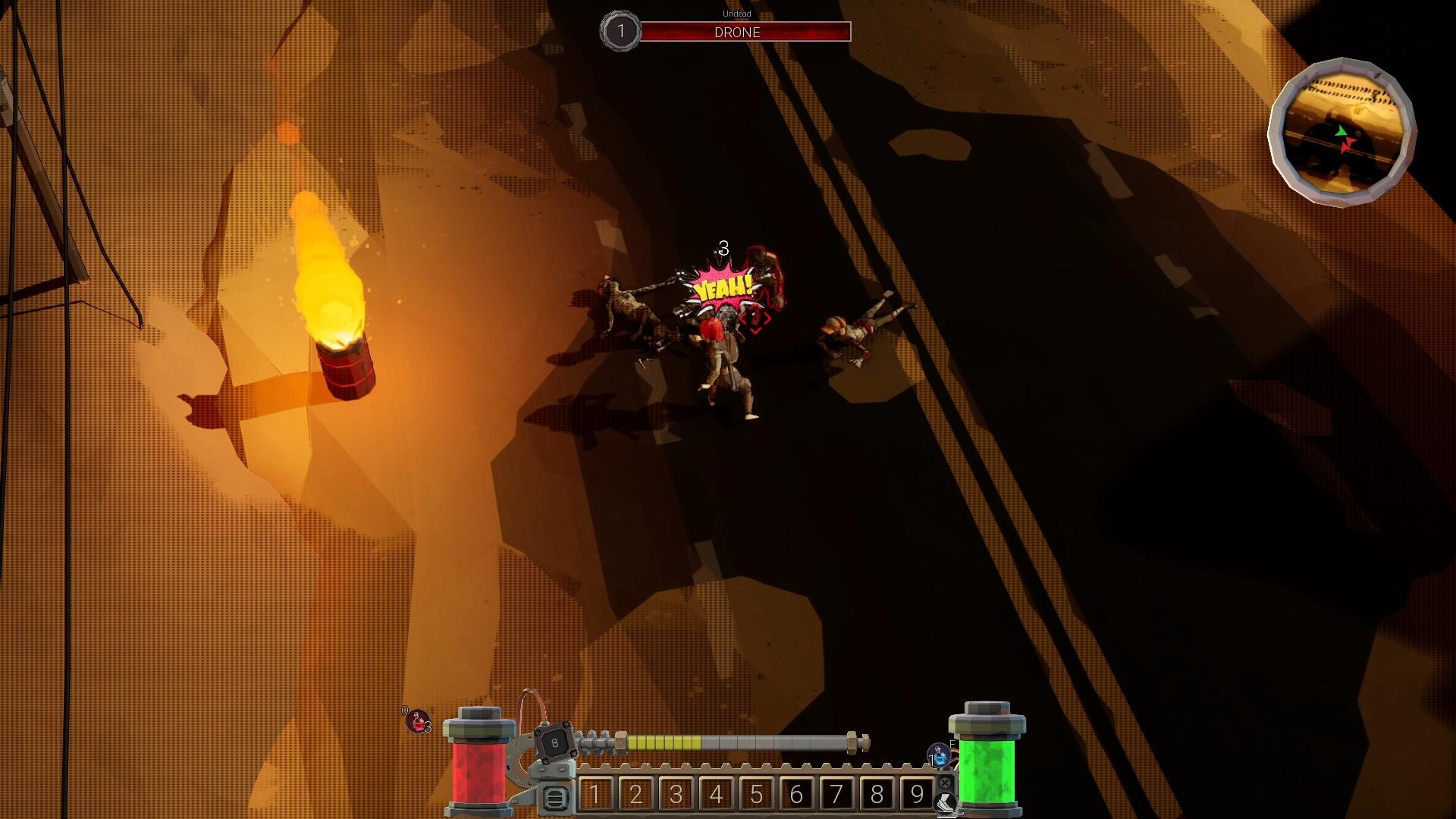Pick hotbar slot 7

click(837, 794)
